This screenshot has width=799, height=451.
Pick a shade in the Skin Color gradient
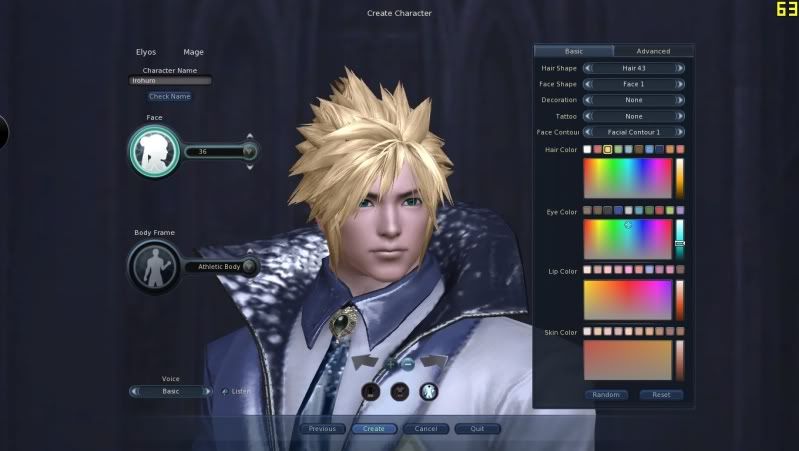(628, 359)
